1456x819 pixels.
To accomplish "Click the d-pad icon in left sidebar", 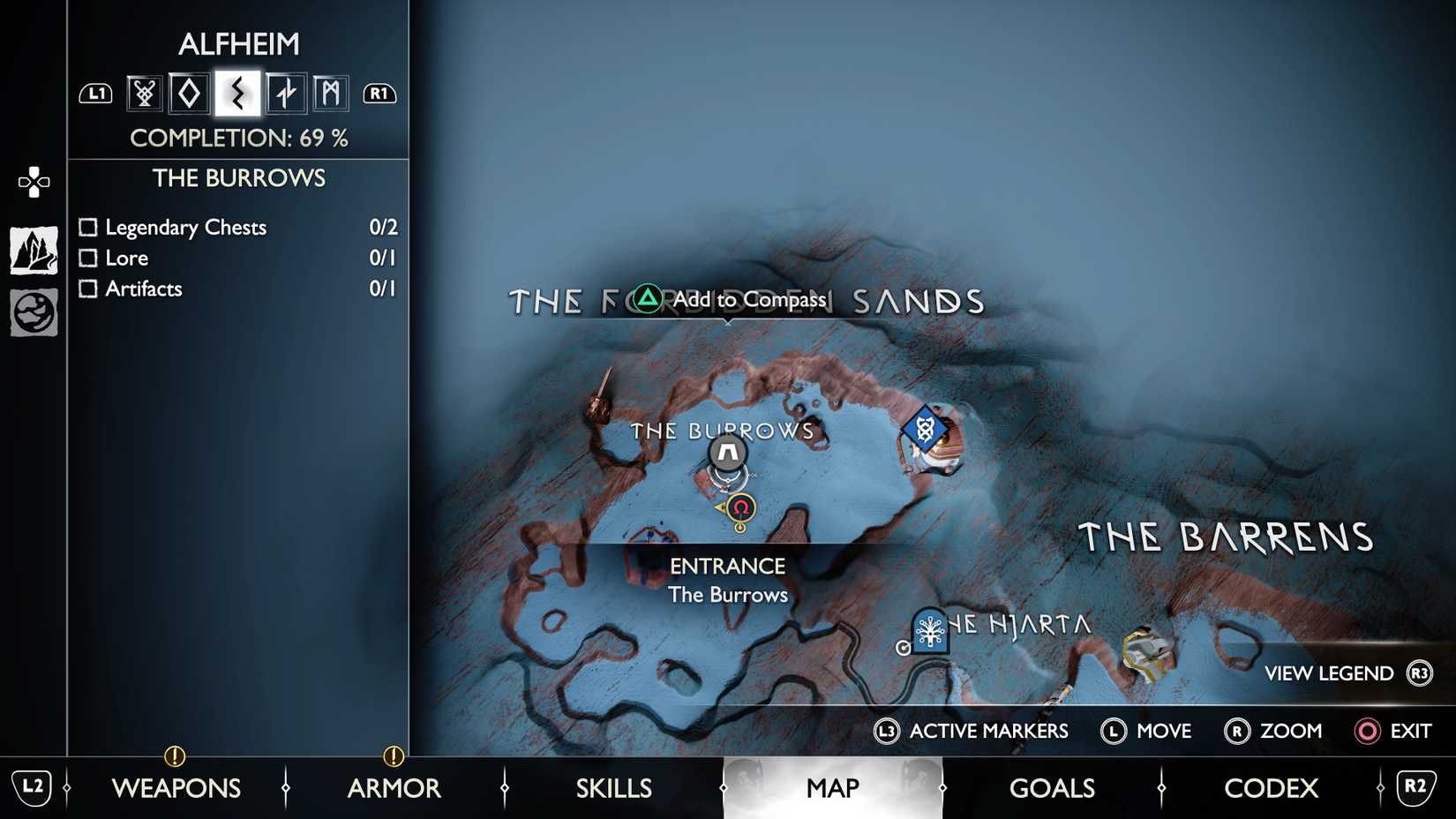I will click(x=33, y=181).
